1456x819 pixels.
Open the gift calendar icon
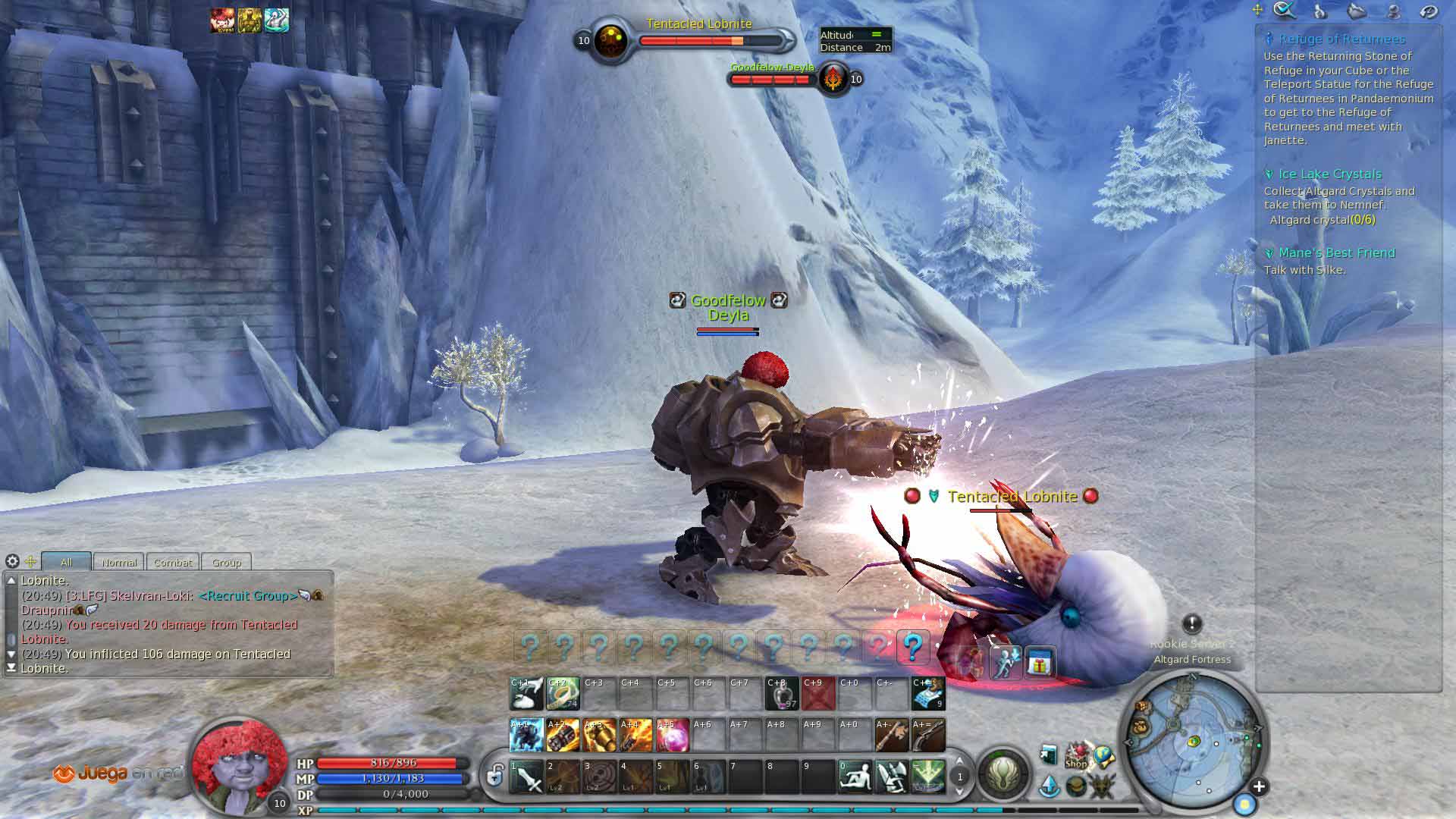click(x=1040, y=664)
